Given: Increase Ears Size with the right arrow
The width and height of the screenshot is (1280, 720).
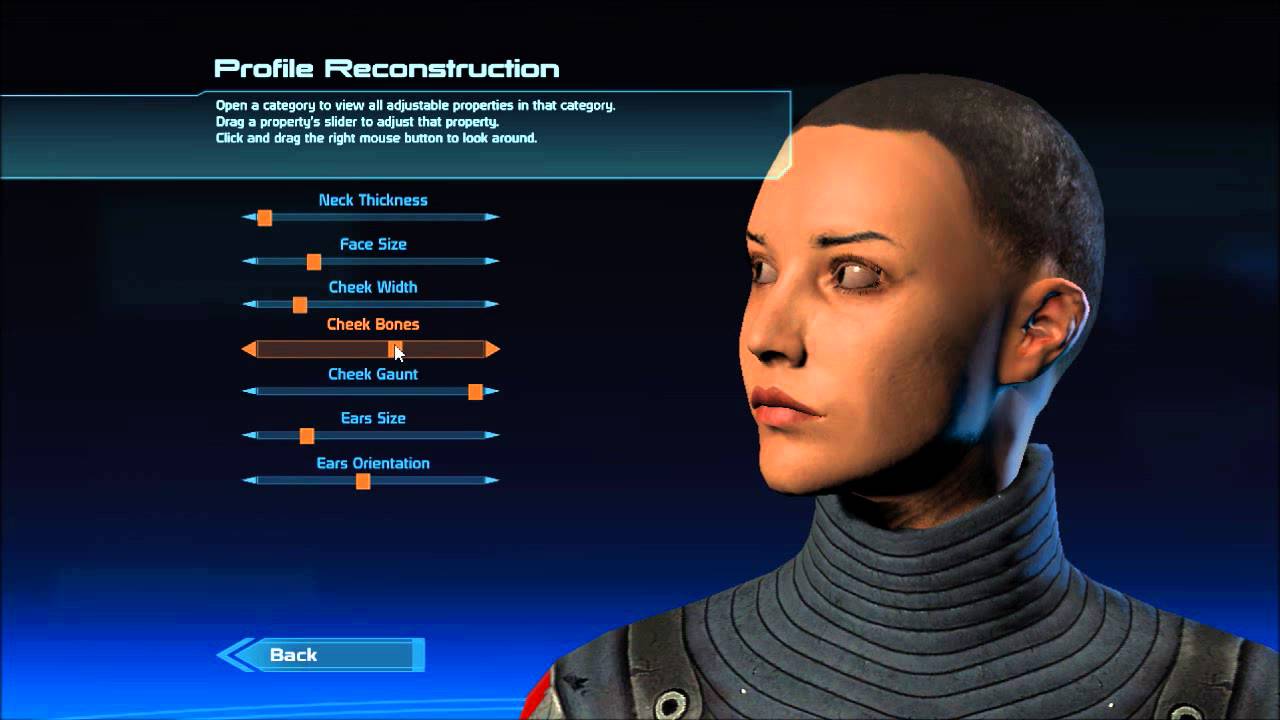Looking at the screenshot, I should tap(492, 436).
